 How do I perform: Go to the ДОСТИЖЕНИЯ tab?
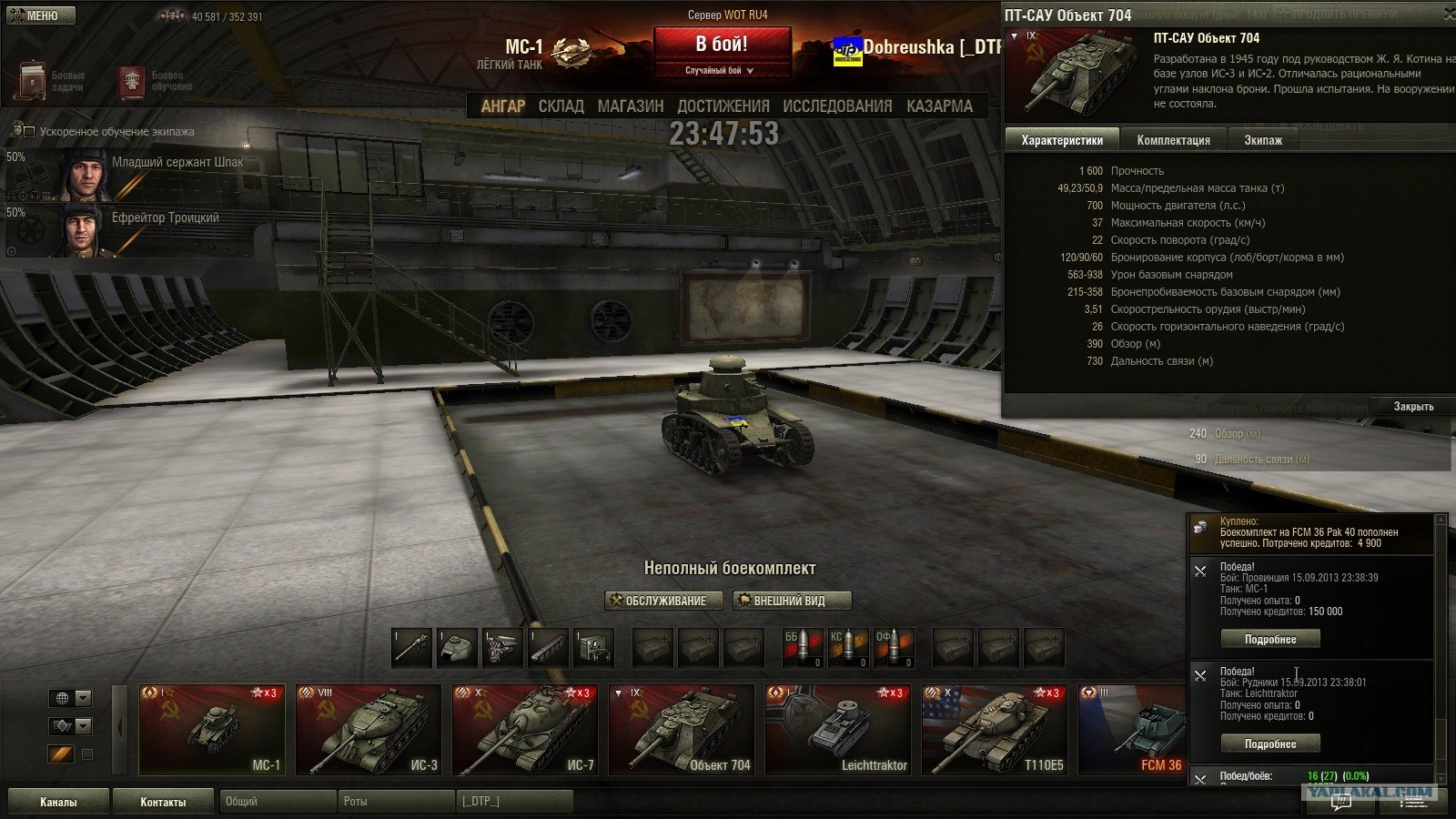pyautogui.click(x=723, y=106)
